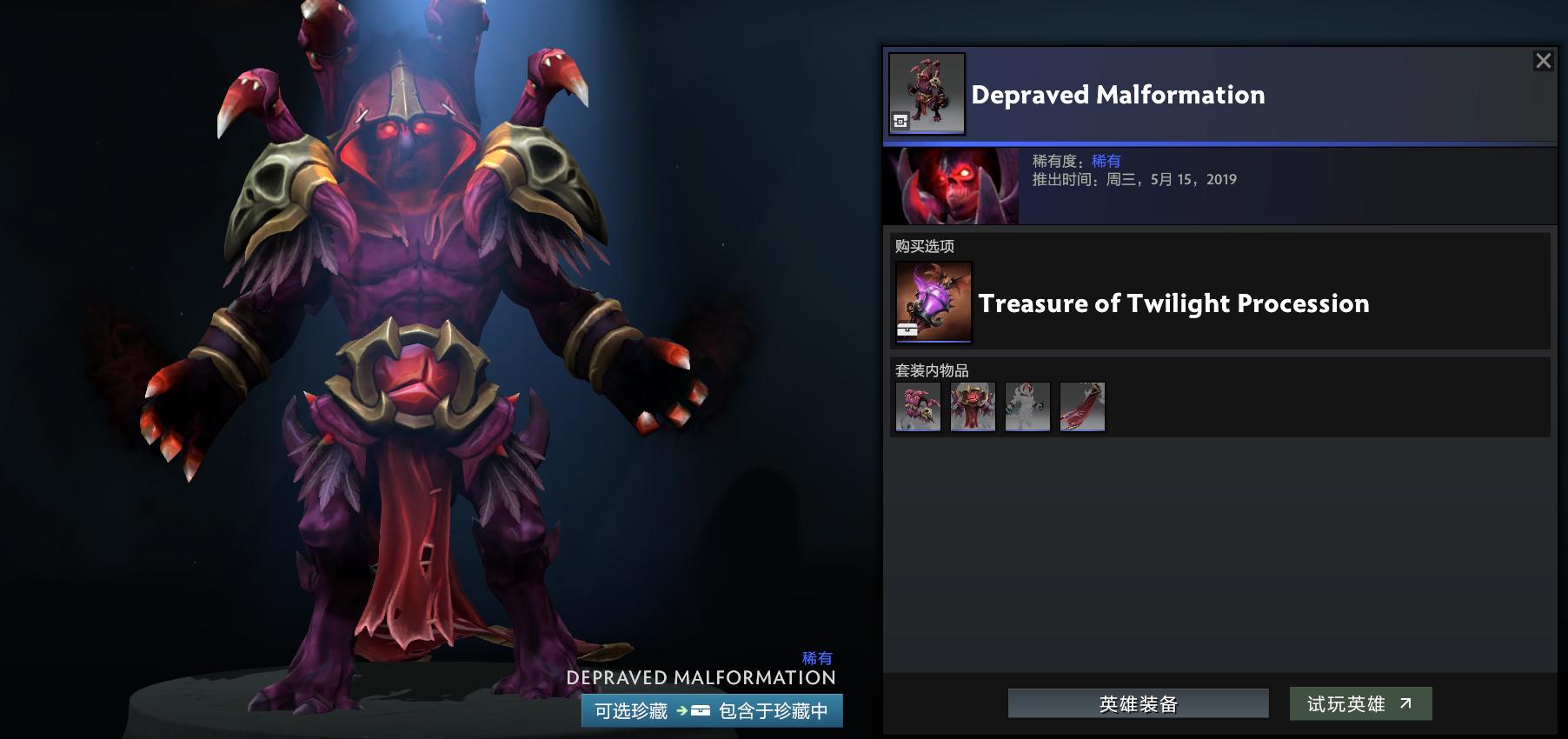Click the treasure chest icon on the 可选珍藏 banner

tap(702, 710)
